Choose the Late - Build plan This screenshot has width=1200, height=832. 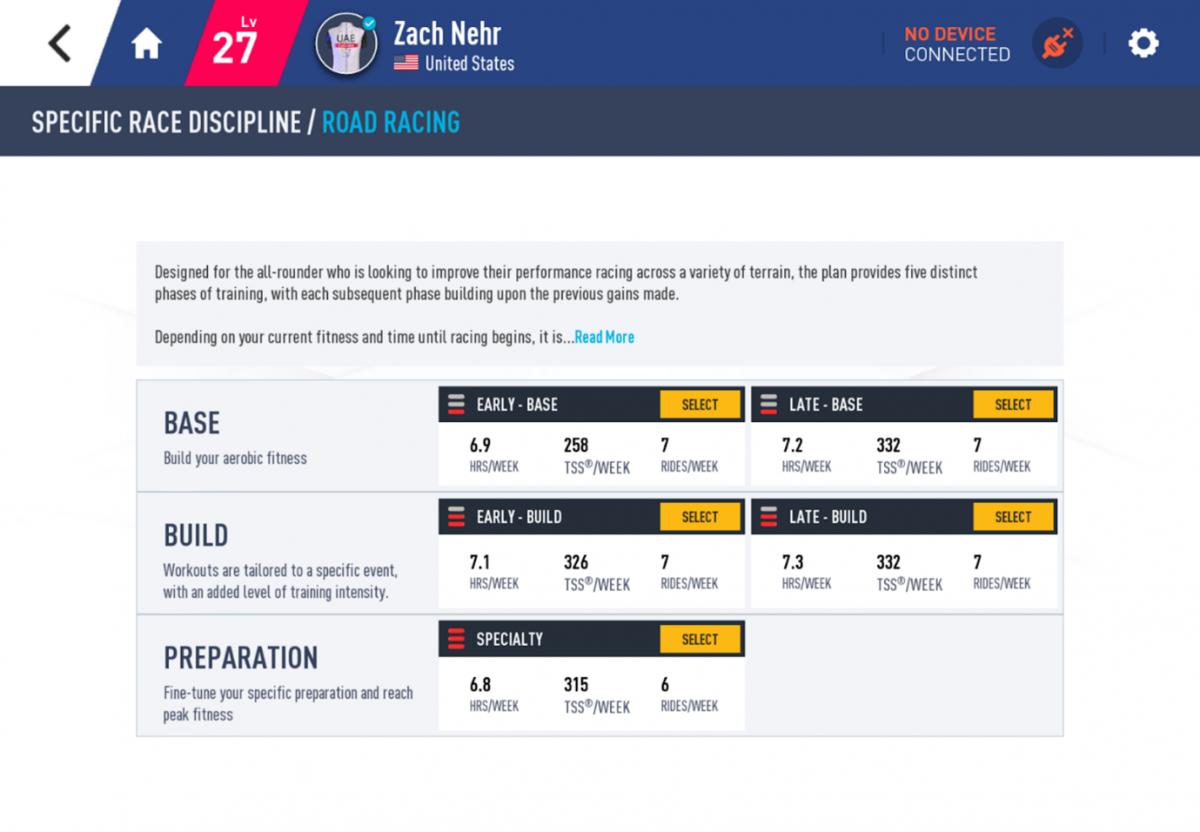coord(1013,517)
